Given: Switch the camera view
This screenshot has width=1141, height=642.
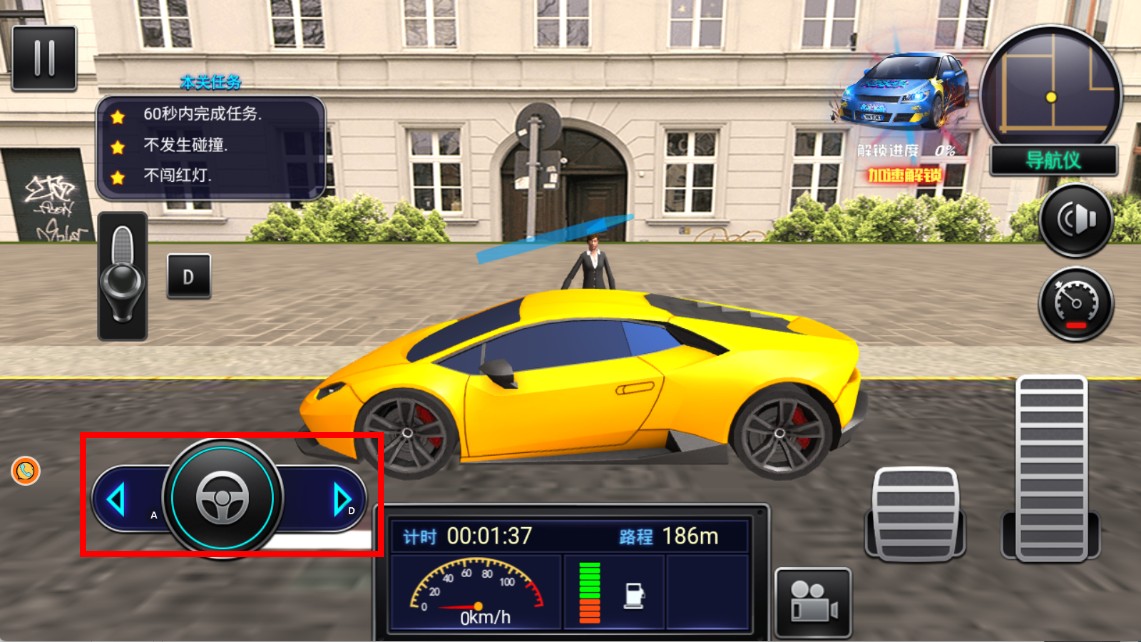Looking at the screenshot, I should pos(812,602).
